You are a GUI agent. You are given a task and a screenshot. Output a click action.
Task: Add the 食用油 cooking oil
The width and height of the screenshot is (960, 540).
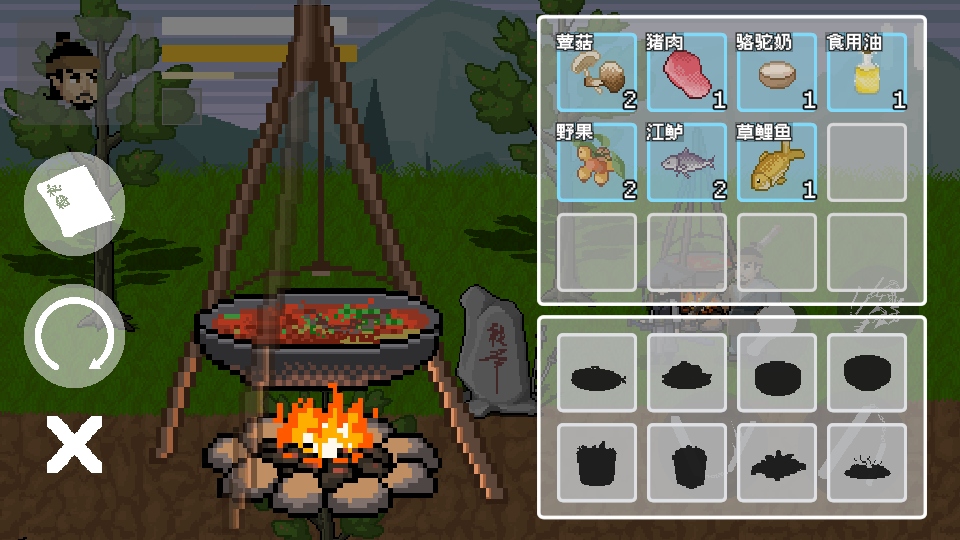(x=867, y=72)
